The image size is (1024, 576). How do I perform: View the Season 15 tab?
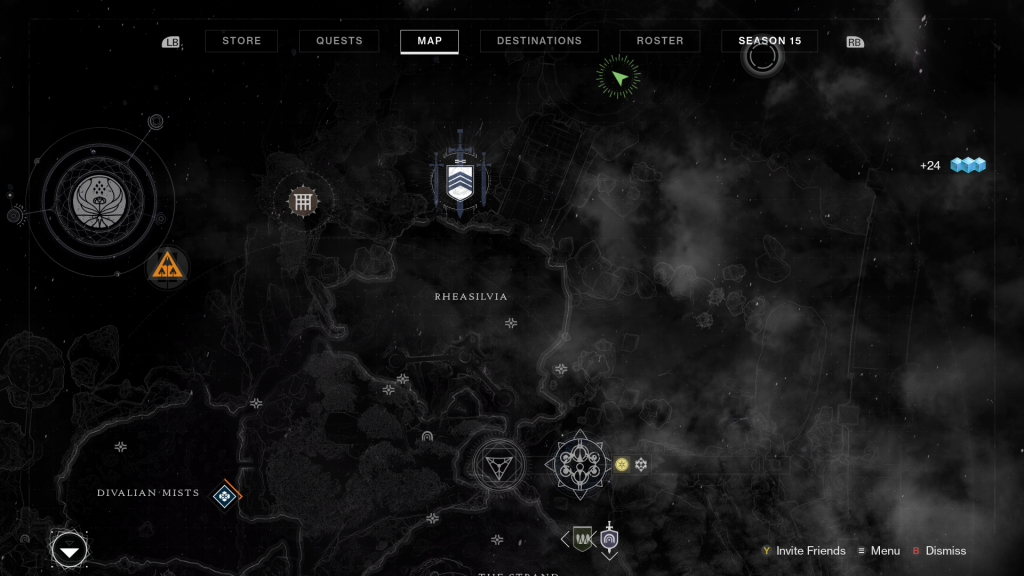click(x=769, y=41)
